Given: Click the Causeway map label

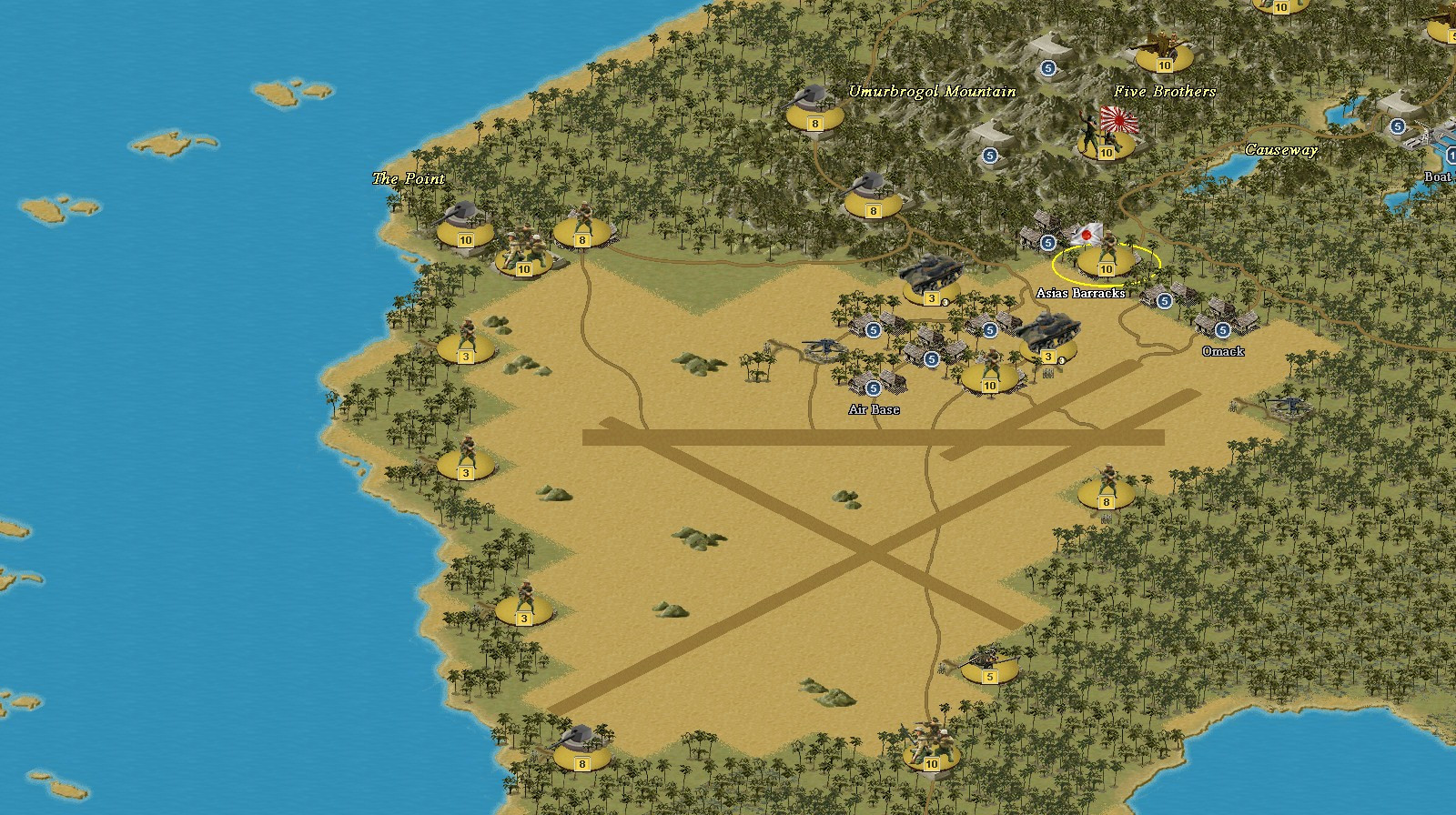Looking at the screenshot, I should [x=1282, y=151].
